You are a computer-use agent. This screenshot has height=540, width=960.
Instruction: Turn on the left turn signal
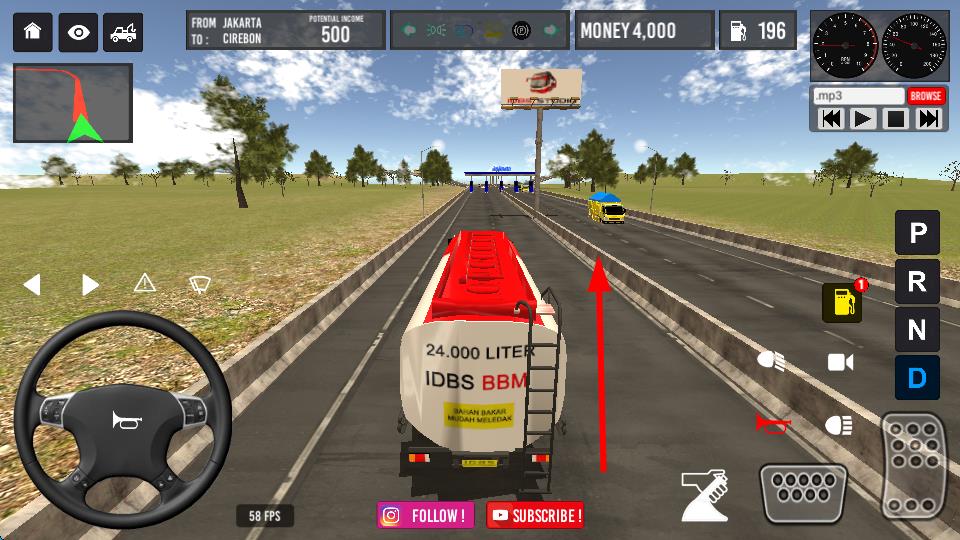tap(32, 285)
